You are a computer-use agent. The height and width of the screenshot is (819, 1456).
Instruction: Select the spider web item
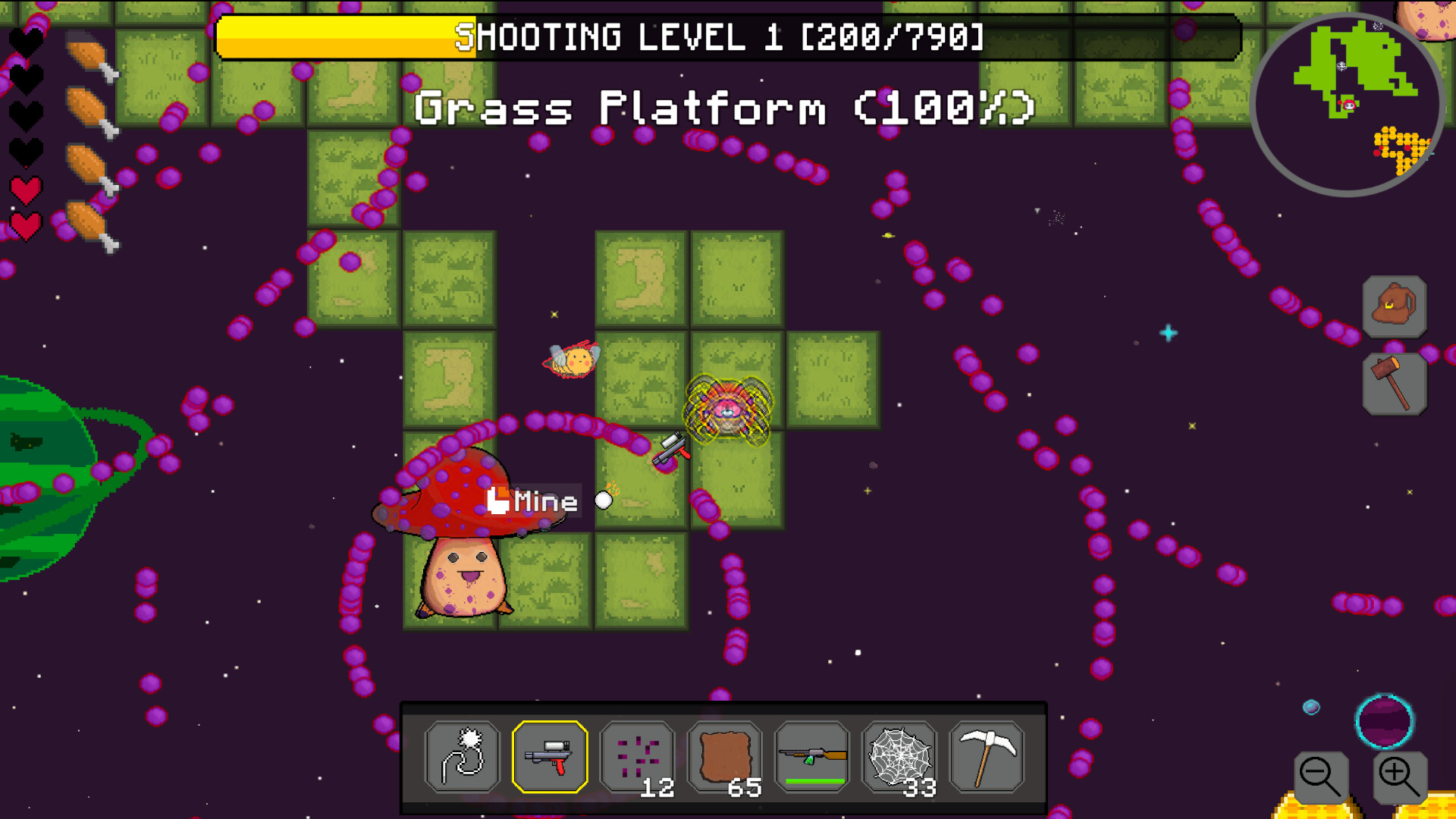pos(899,757)
